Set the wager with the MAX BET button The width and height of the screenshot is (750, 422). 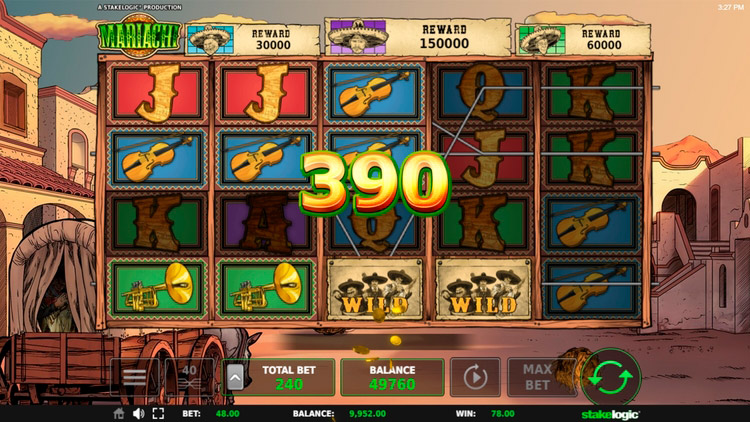[537, 377]
